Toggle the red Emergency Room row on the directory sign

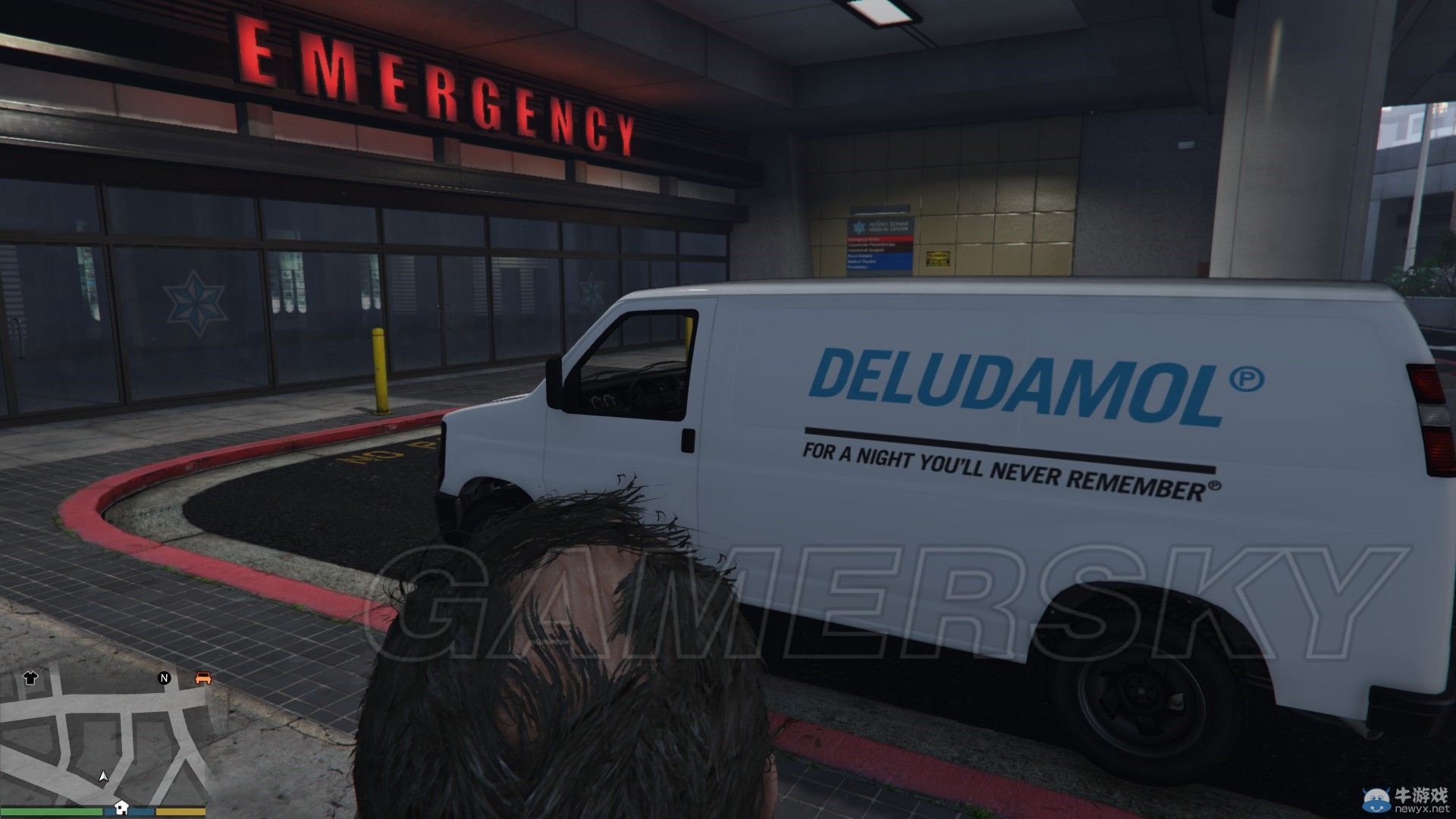tap(880, 239)
